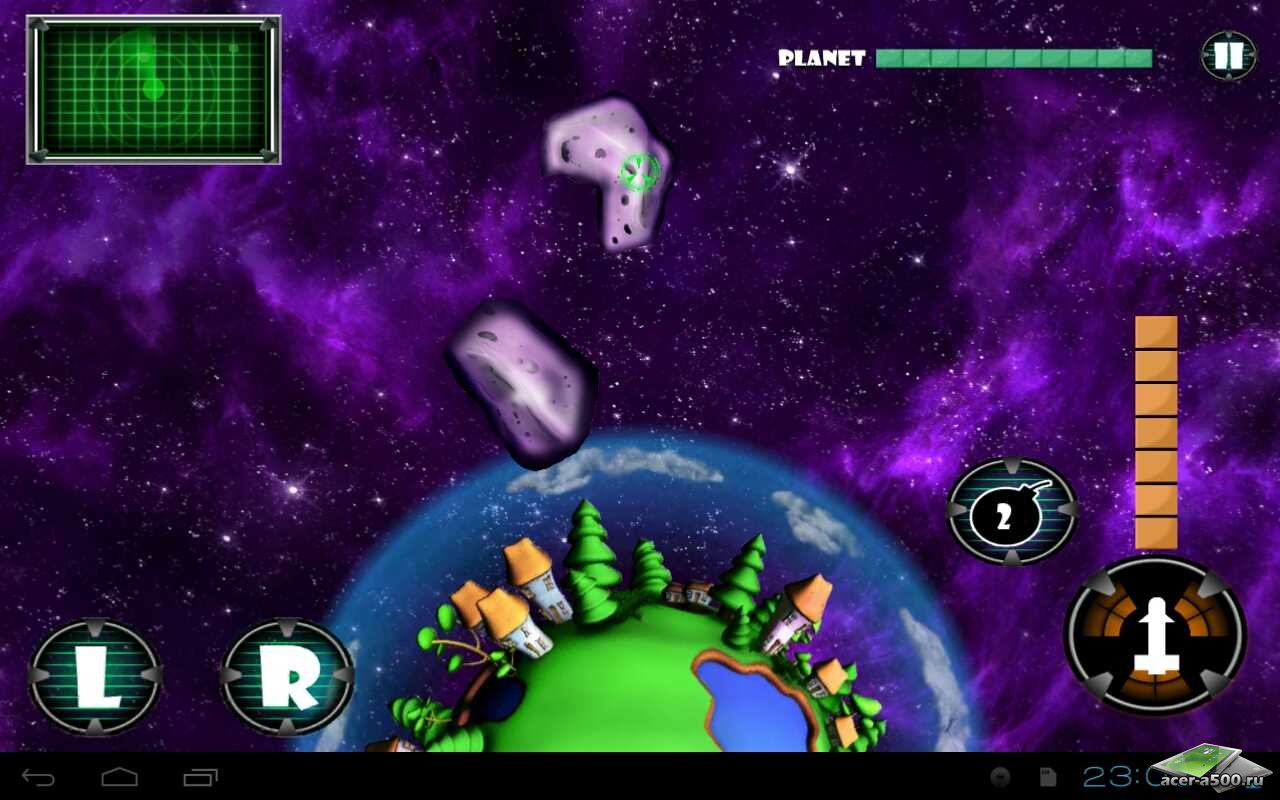Viewport: 1280px width, 800px height.
Task: Click the green radar display
Action: (153, 90)
